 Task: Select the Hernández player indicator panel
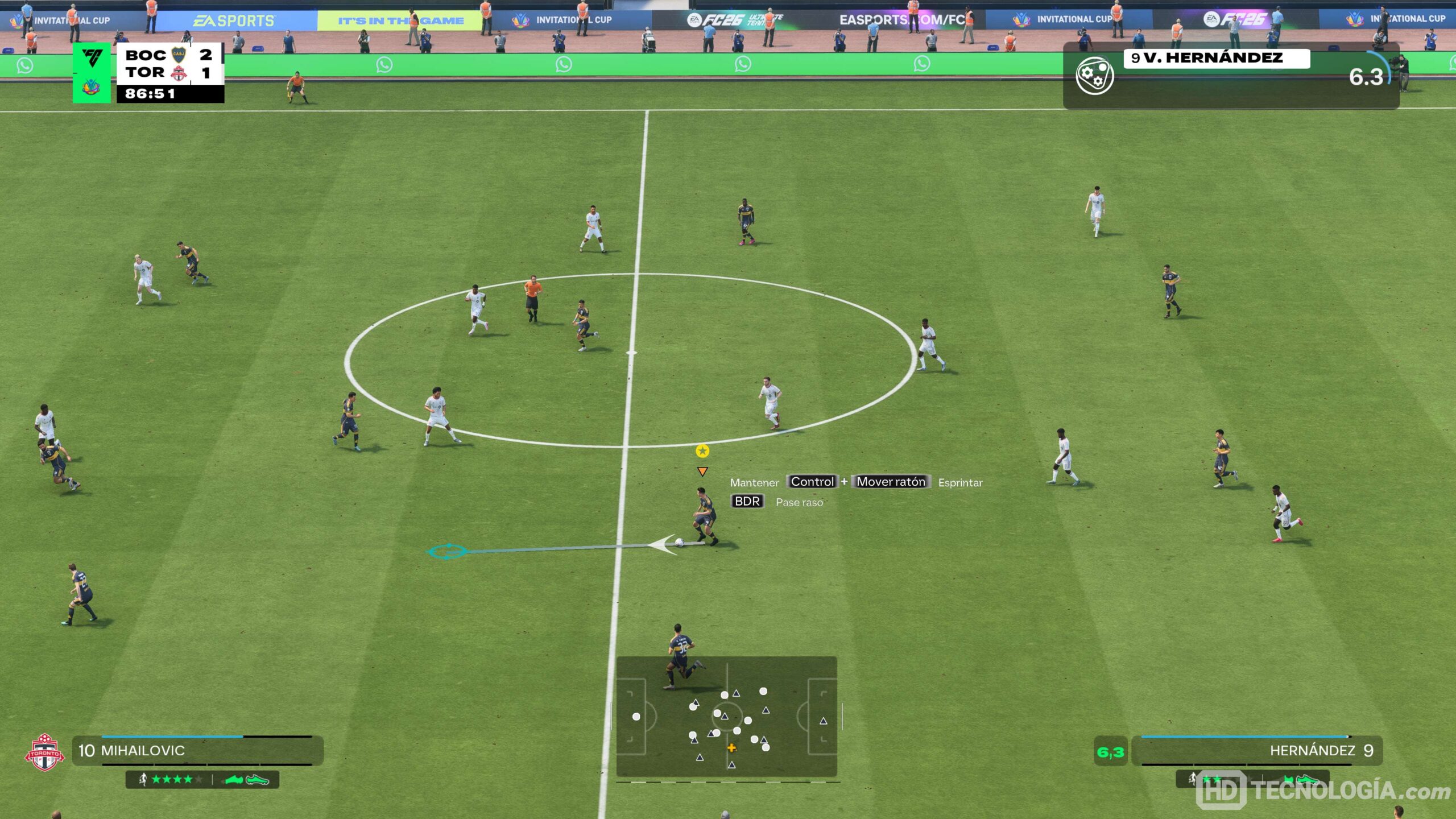pyautogui.click(x=1257, y=750)
